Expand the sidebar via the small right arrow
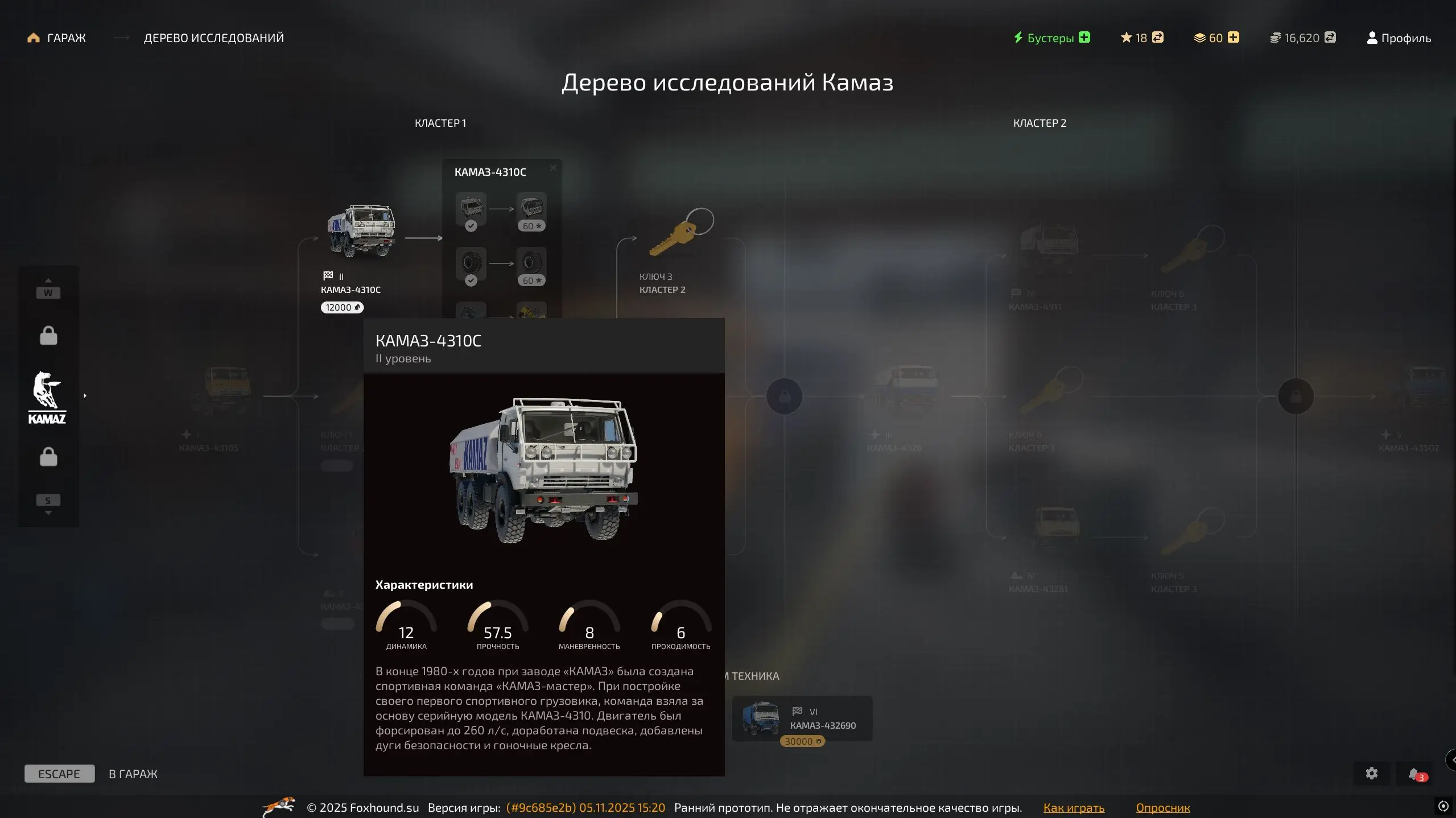 (x=85, y=395)
